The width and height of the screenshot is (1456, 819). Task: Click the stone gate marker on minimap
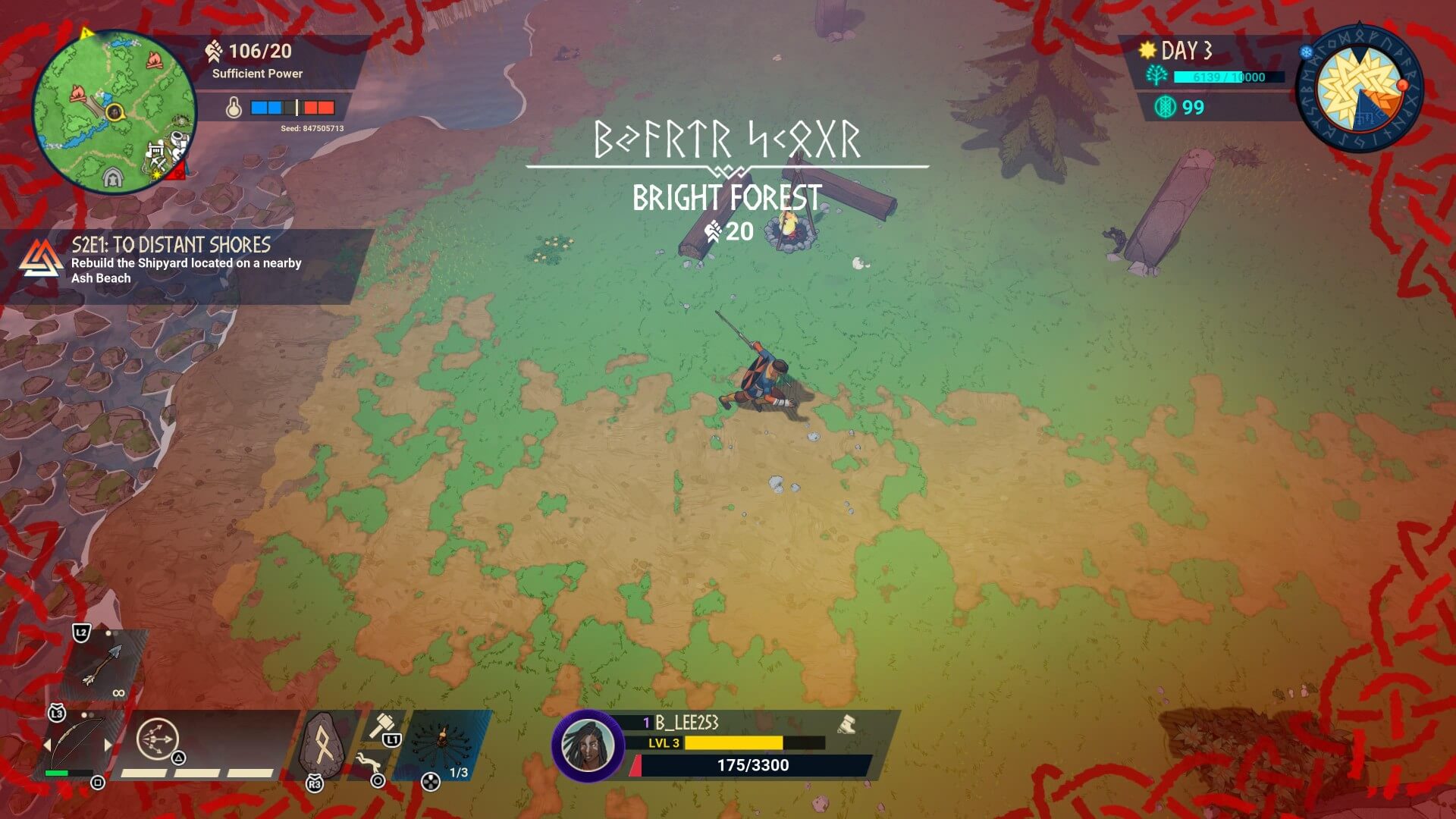pos(113,178)
